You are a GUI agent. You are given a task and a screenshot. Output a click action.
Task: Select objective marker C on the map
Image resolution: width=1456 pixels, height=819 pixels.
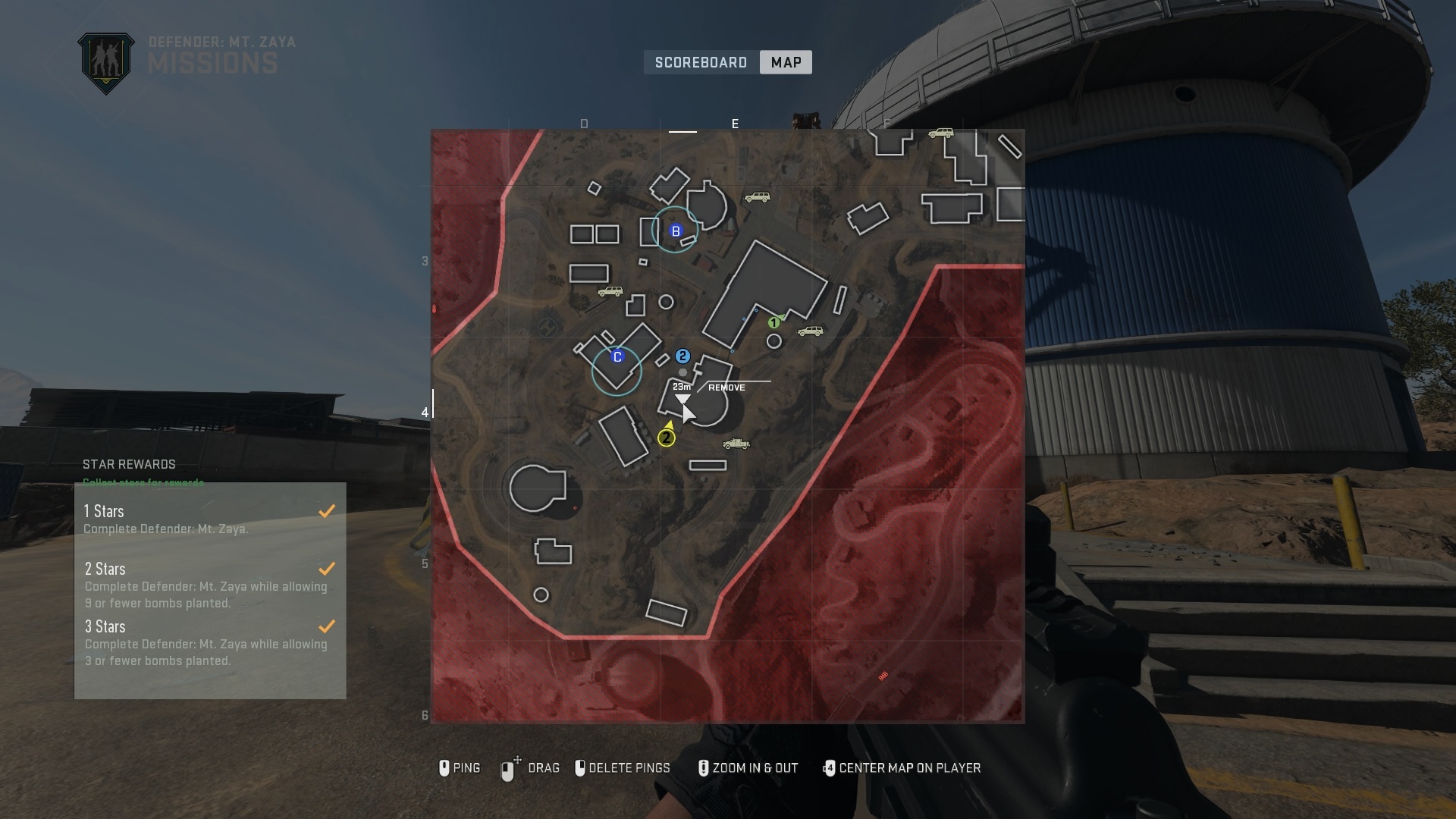pos(617,356)
